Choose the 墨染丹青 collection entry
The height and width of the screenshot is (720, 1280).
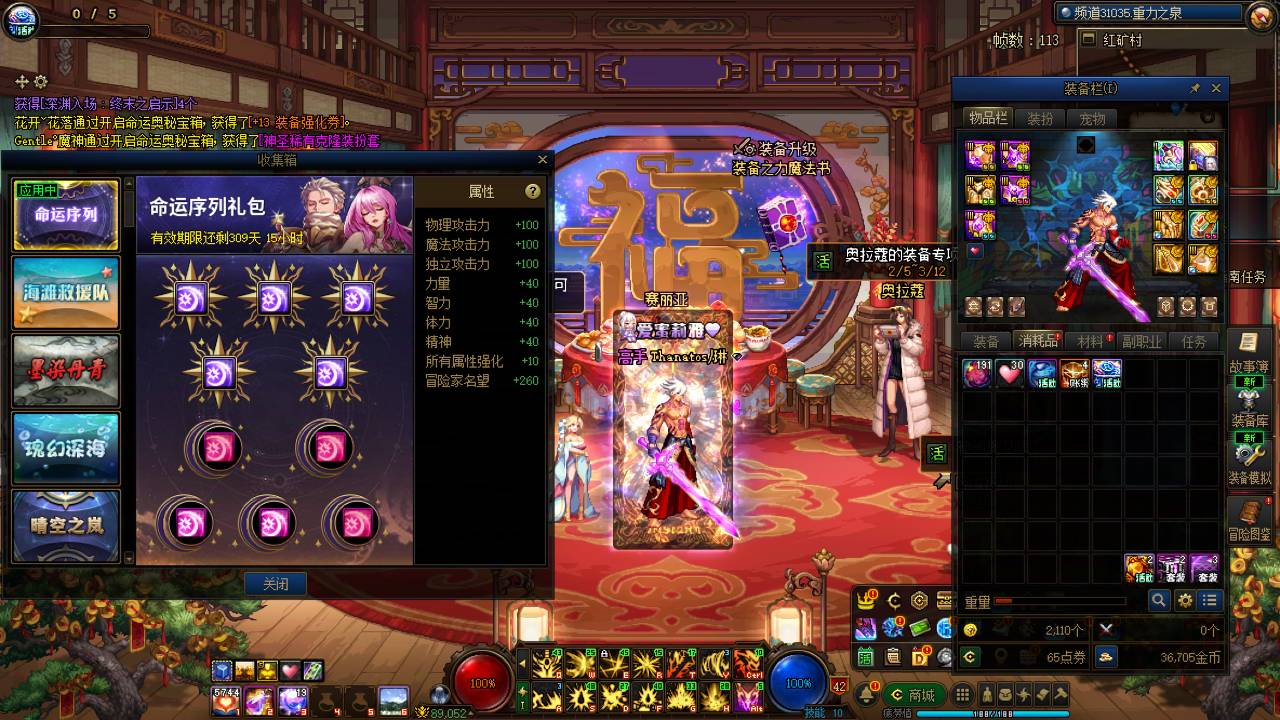[x=66, y=370]
